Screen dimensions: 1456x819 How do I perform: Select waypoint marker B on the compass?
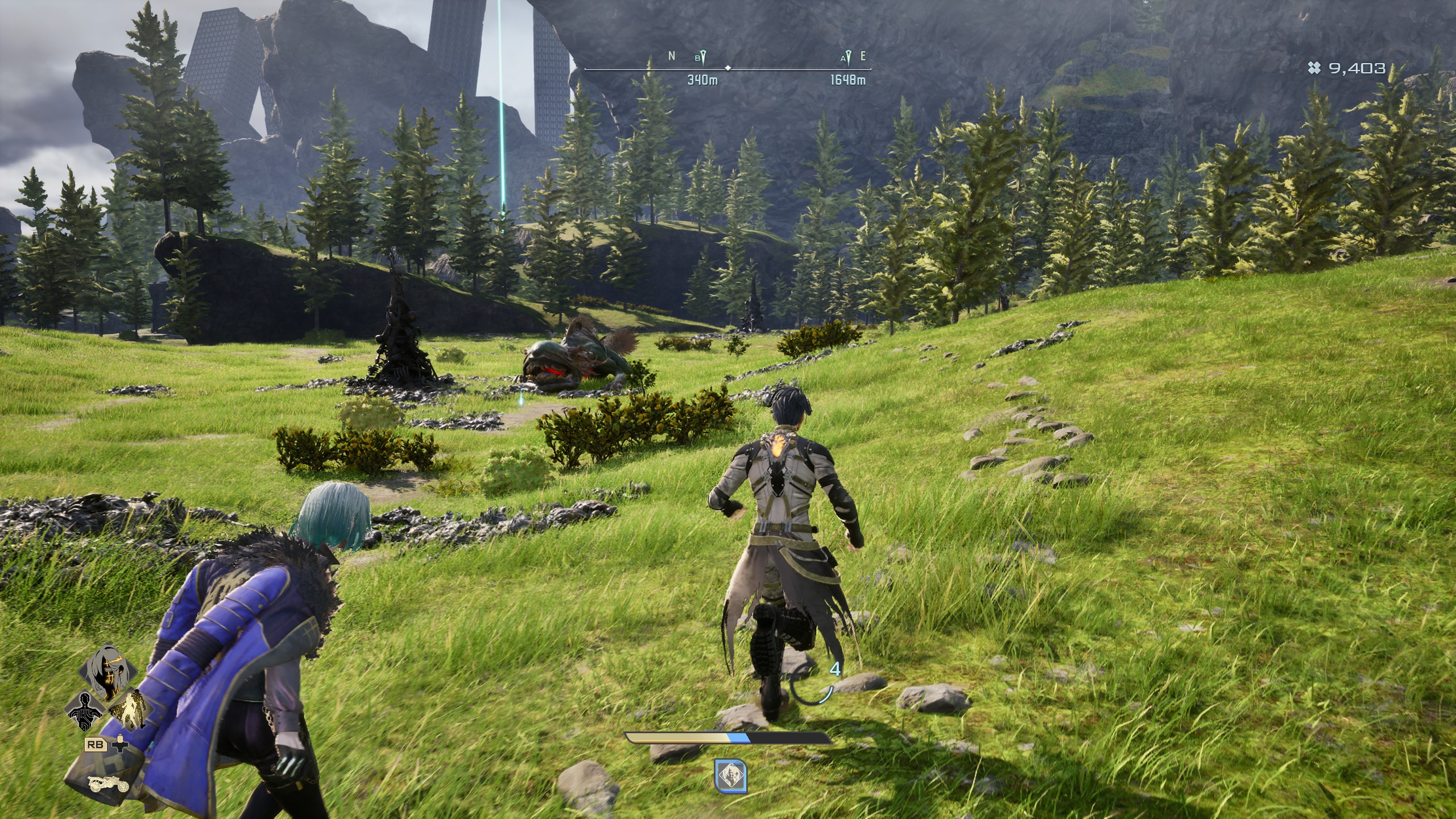click(x=703, y=57)
